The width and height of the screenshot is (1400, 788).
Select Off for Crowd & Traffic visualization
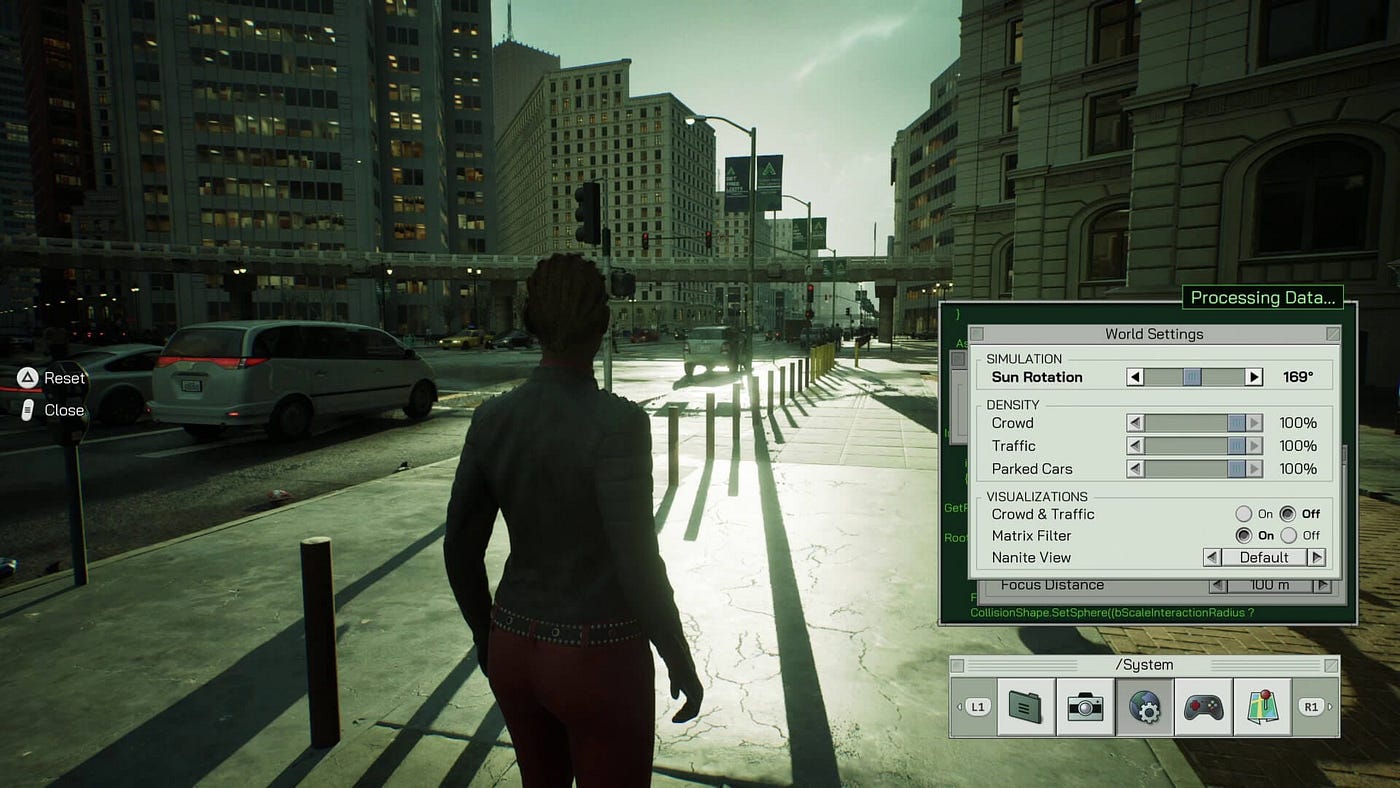tap(1288, 514)
